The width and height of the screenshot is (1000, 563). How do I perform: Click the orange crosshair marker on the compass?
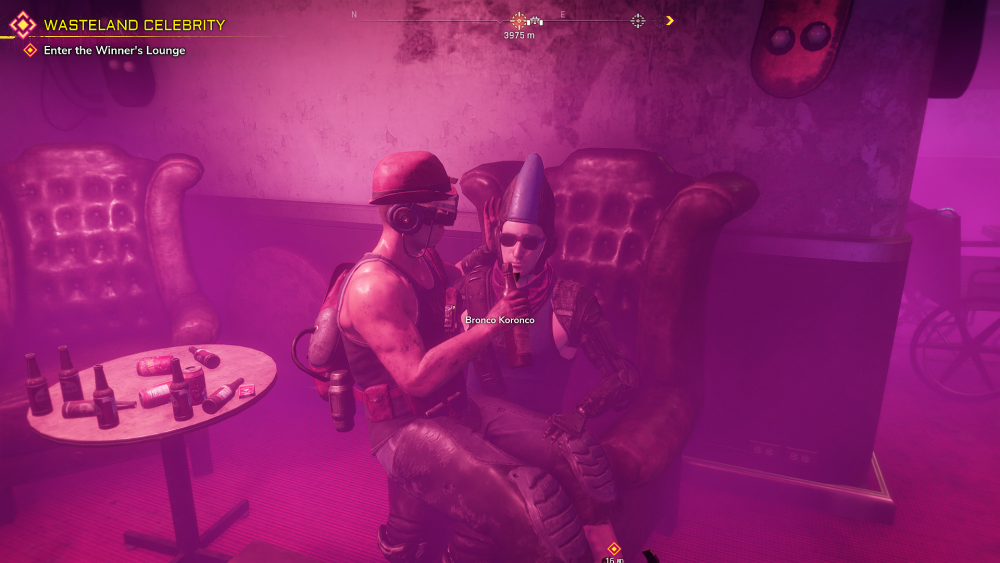click(x=518, y=20)
